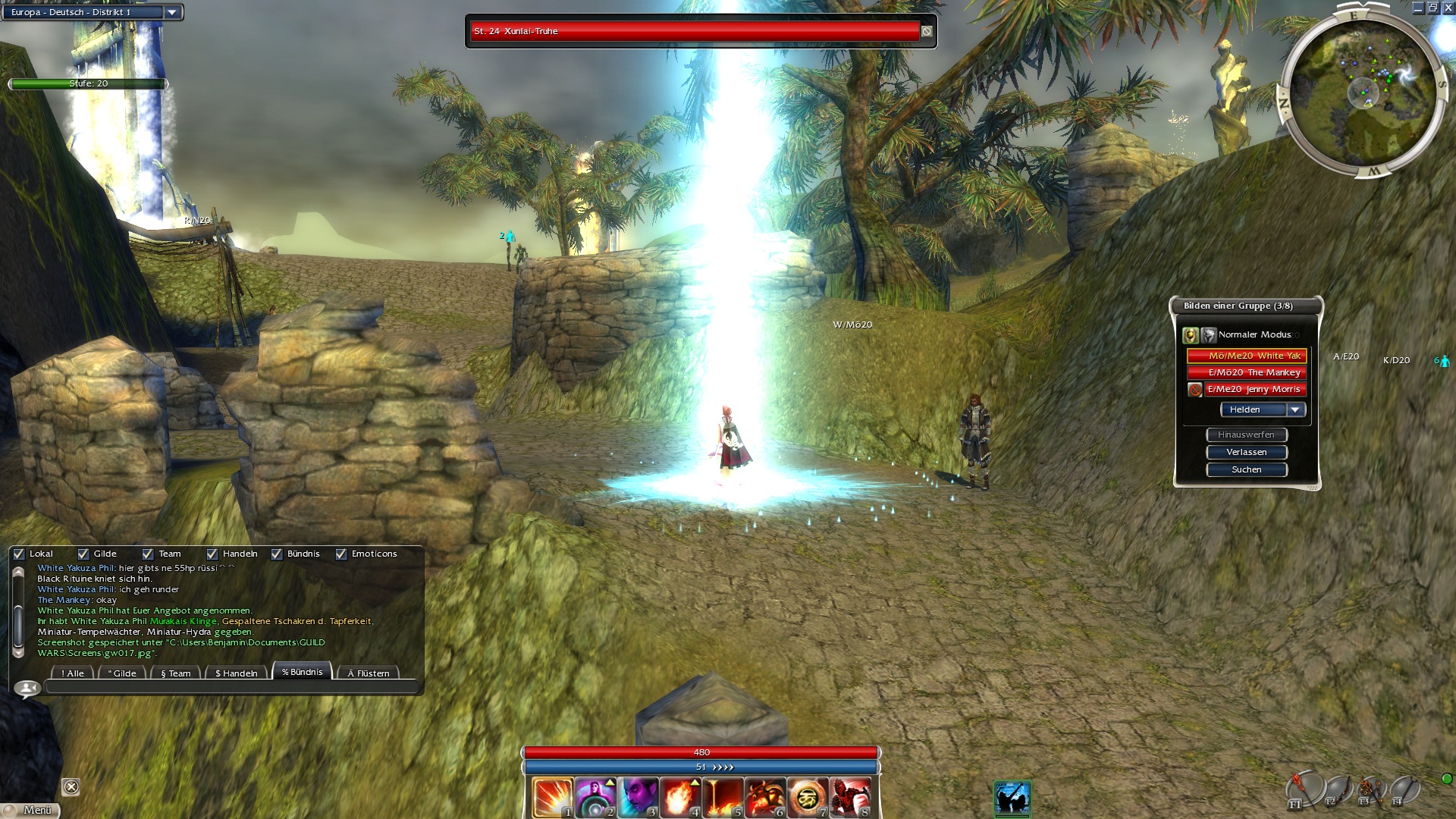This screenshot has width=1456, height=819.
Task: Select party member The Mankey
Action: [1254, 372]
